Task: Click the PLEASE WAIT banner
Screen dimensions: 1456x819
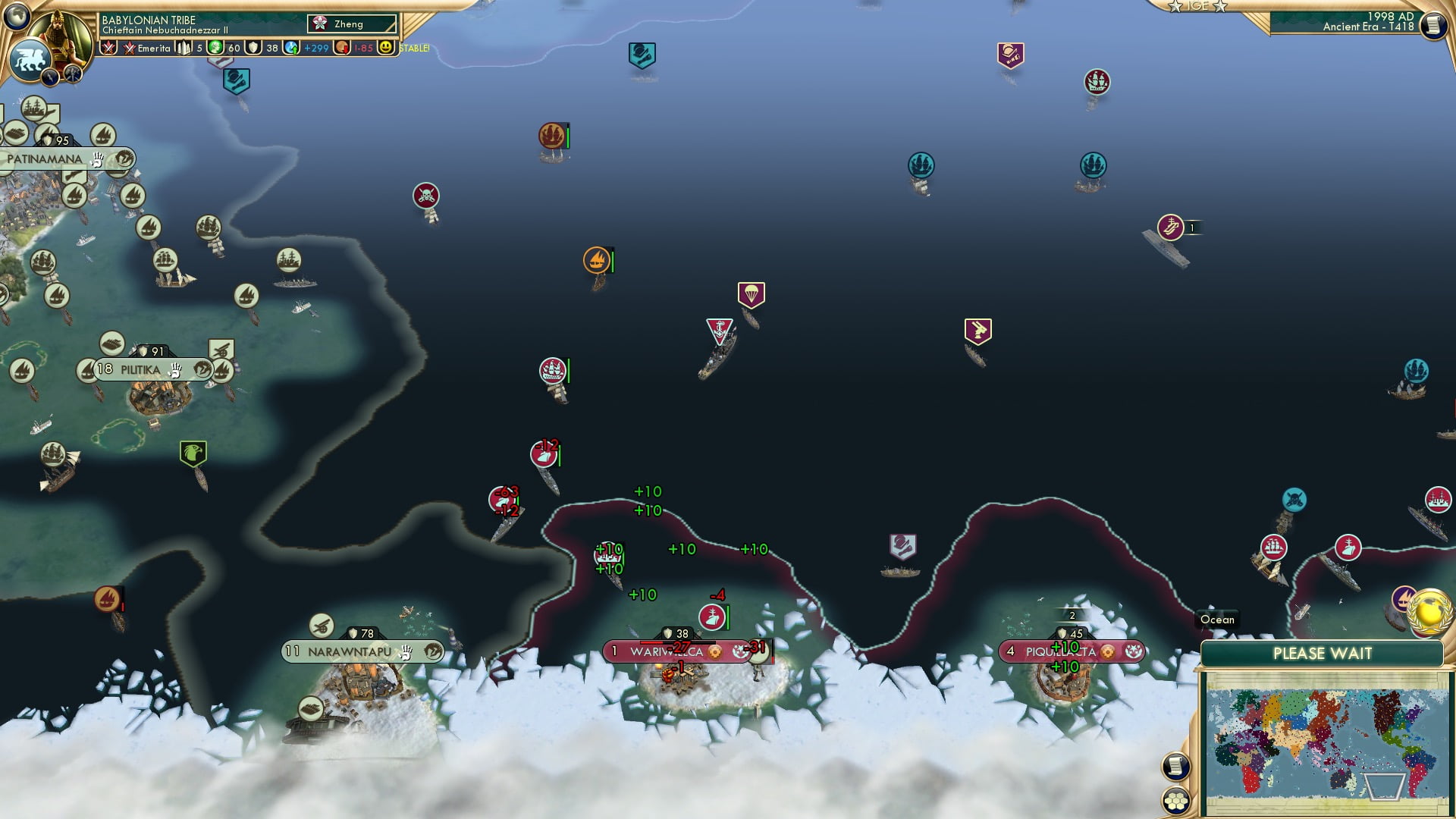Action: [x=1324, y=652]
